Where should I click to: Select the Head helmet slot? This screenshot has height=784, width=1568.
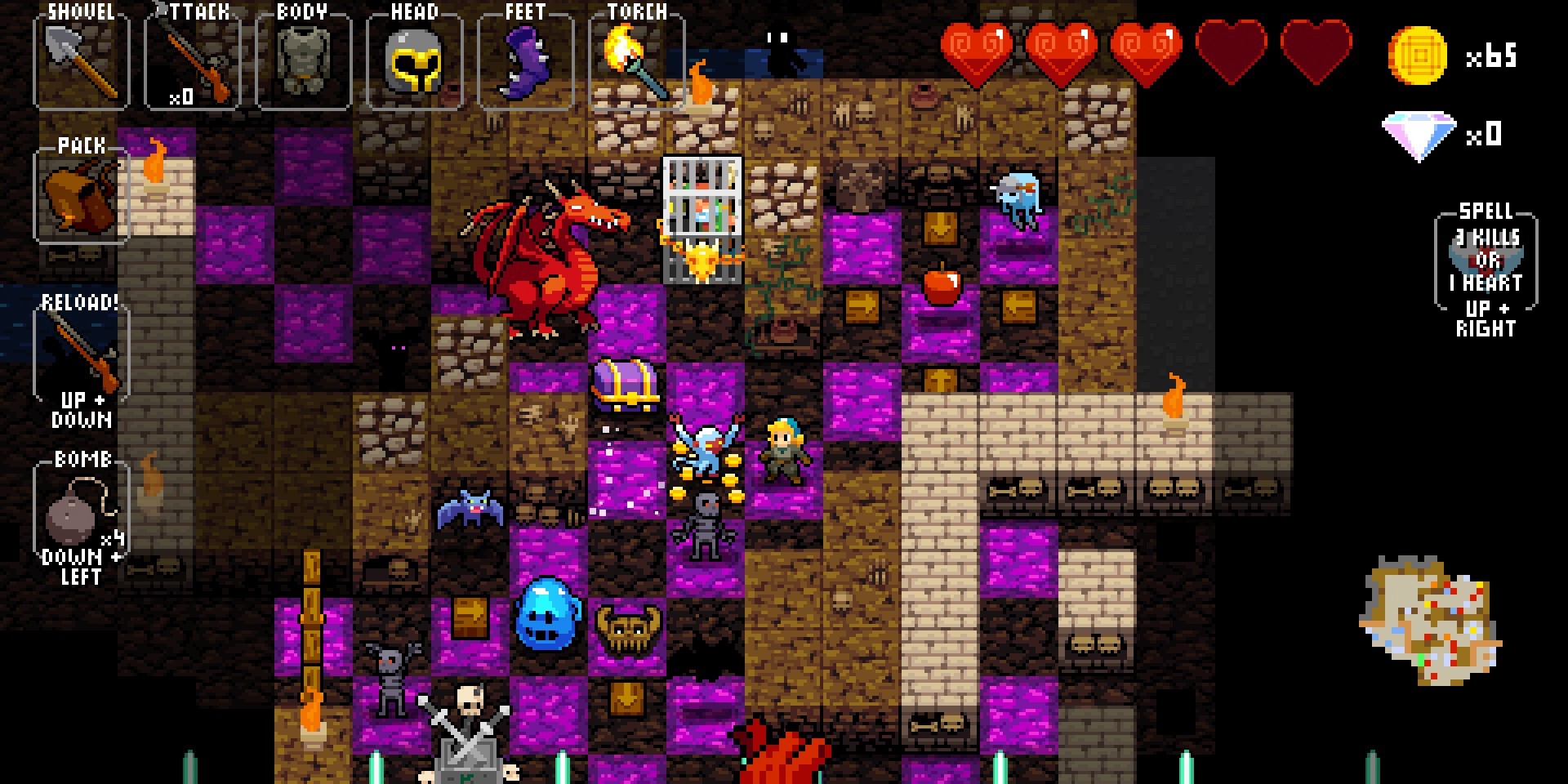415,60
